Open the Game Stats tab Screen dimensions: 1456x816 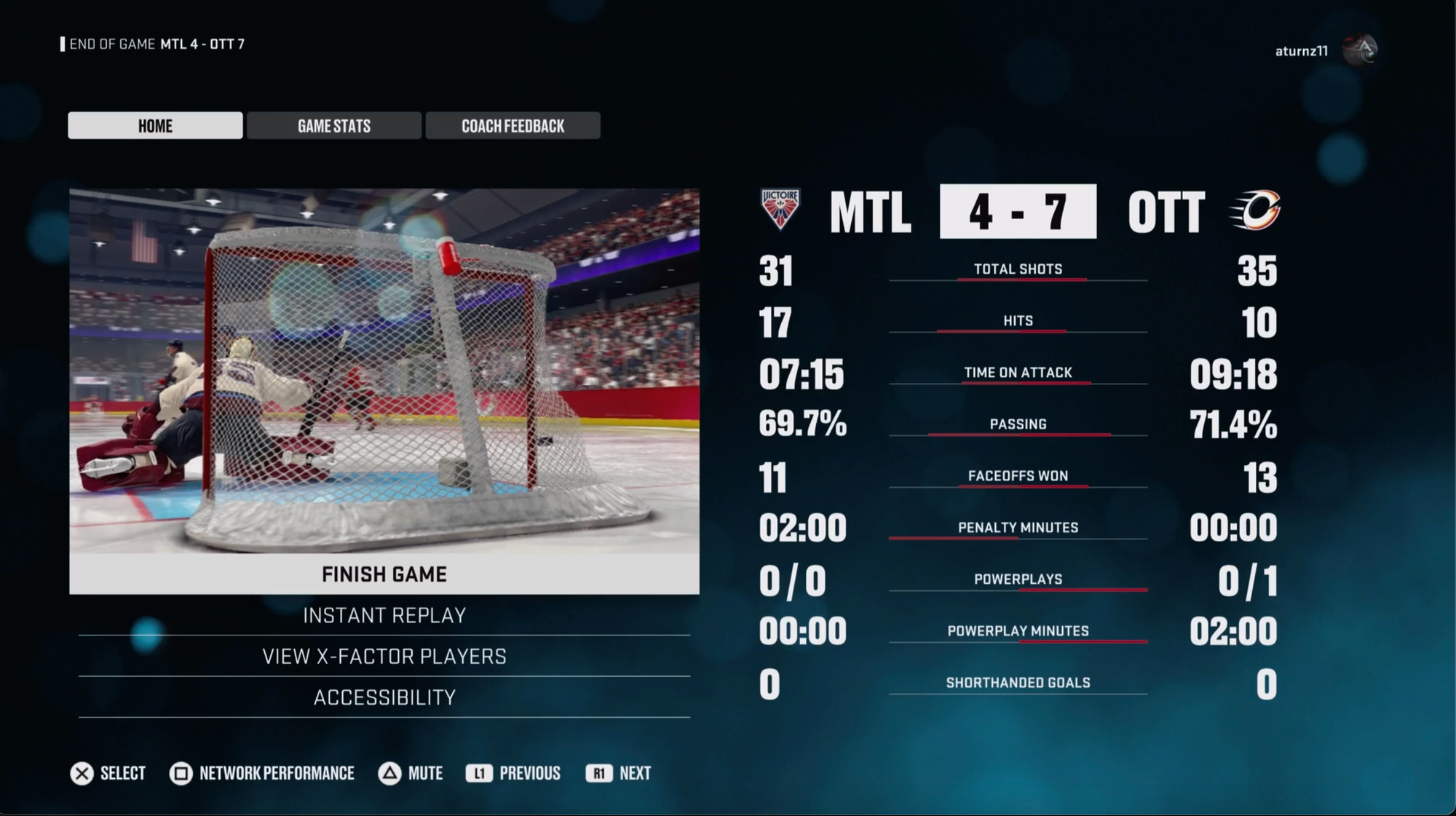(x=334, y=125)
